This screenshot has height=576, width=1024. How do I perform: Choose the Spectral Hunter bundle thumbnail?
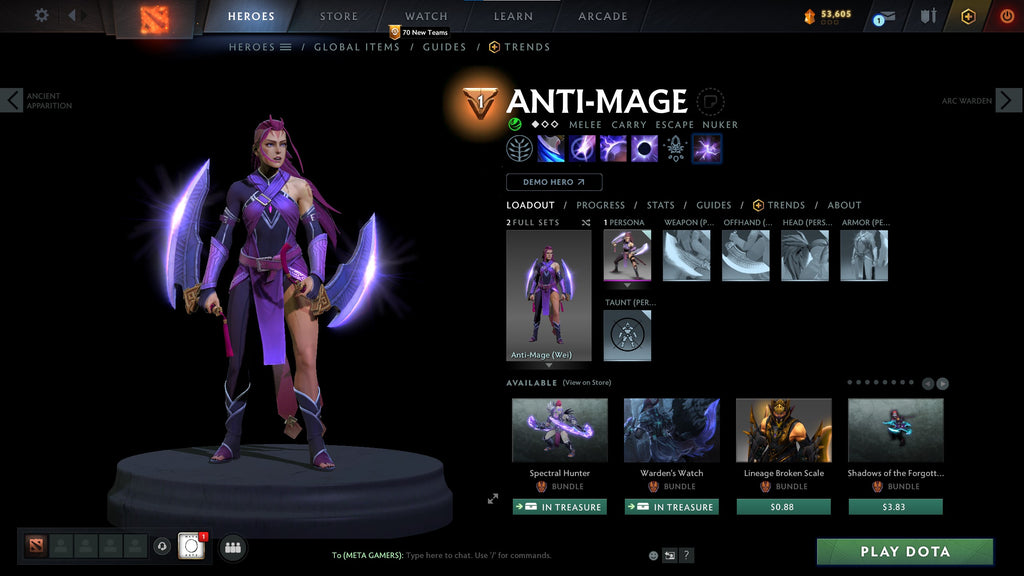(560, 430)
